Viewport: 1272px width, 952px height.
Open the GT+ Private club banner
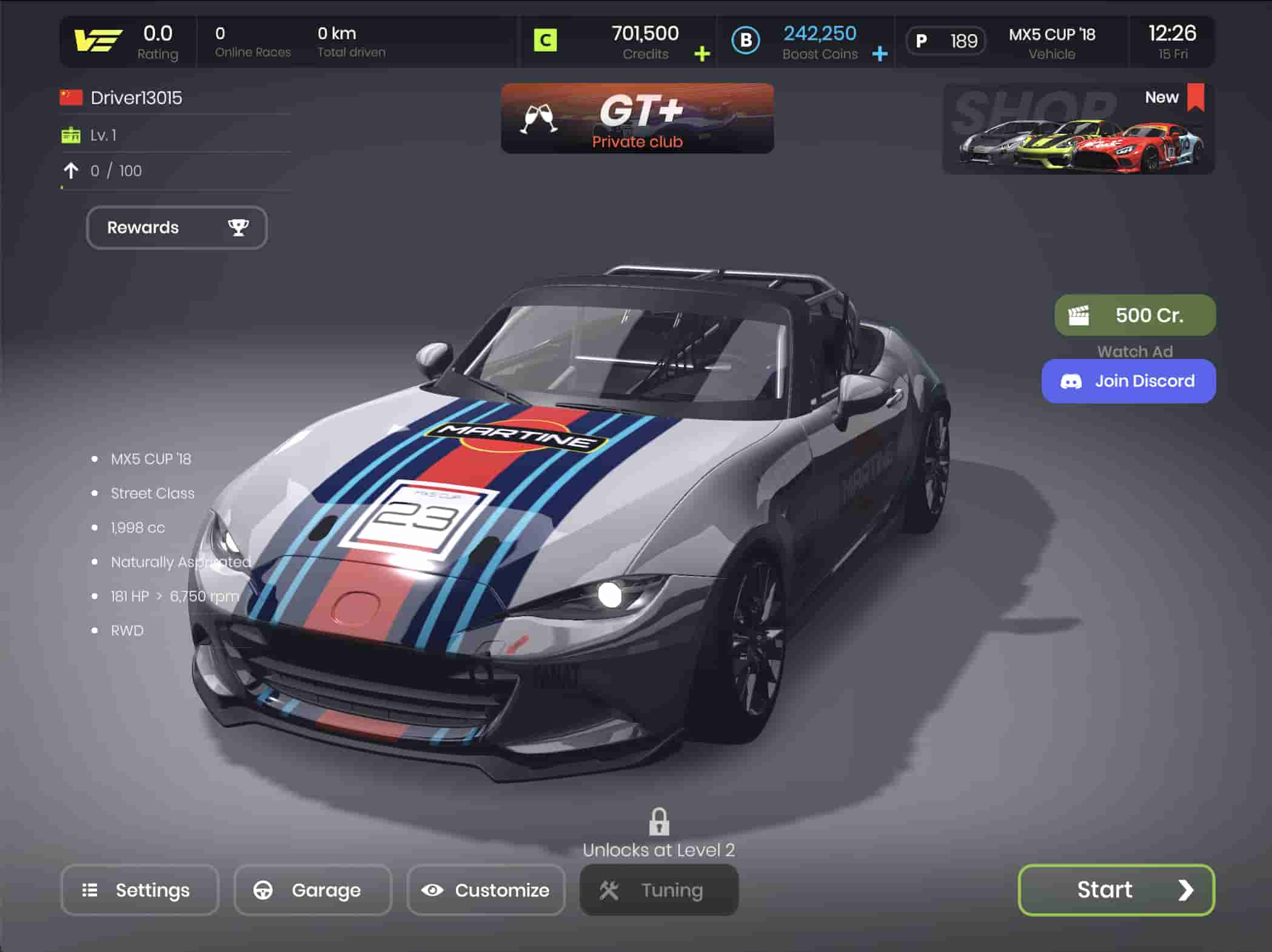tap(637, 118)
